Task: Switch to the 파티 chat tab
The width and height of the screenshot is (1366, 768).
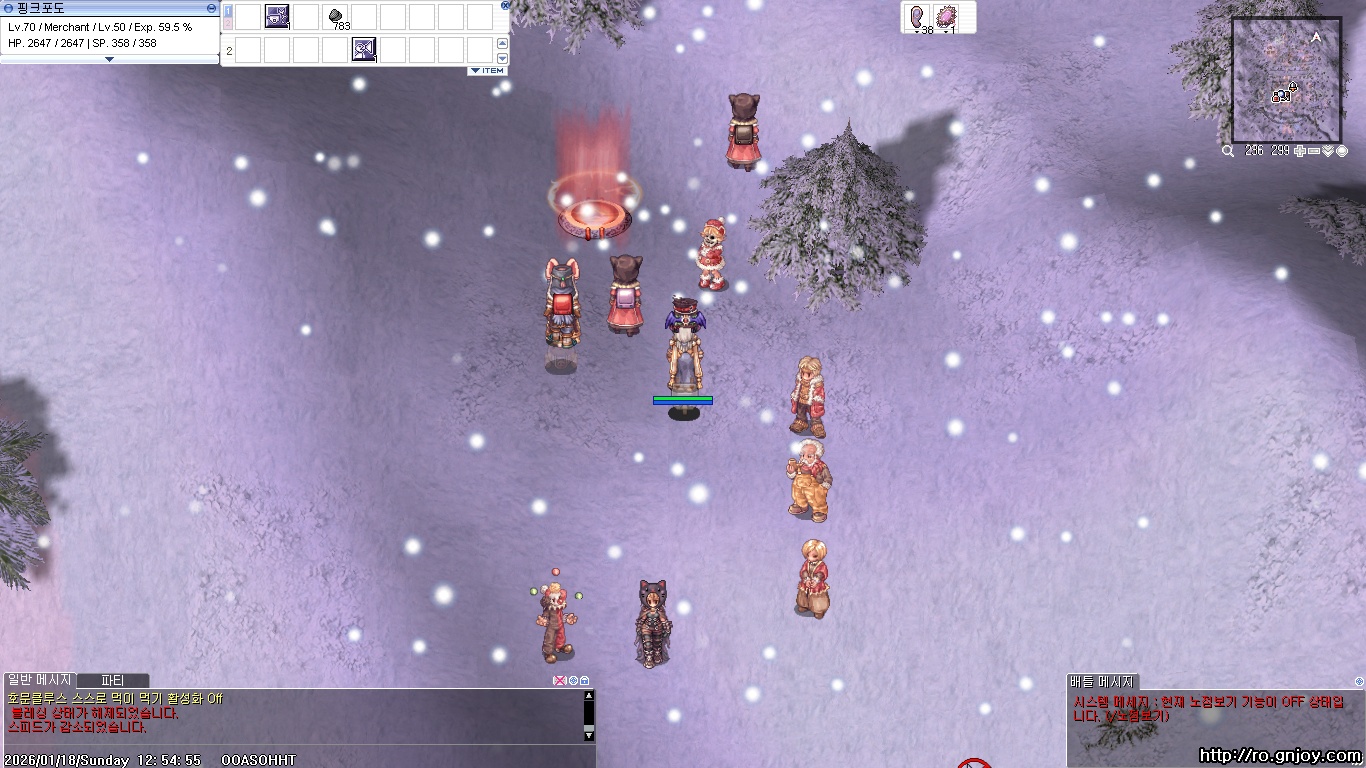Action: point(113,681)
